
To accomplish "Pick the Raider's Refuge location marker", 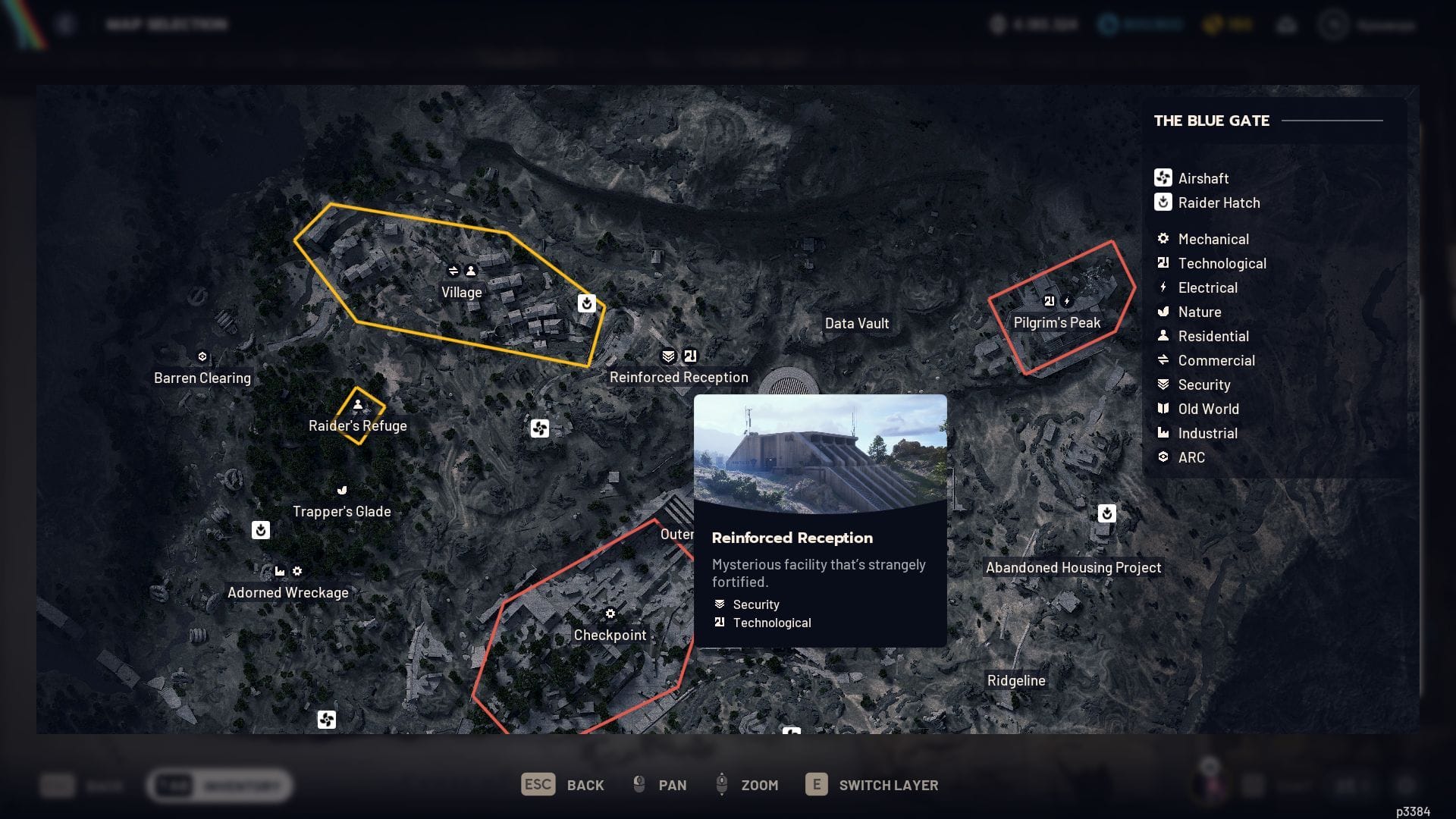I will (x=357, y=426).
